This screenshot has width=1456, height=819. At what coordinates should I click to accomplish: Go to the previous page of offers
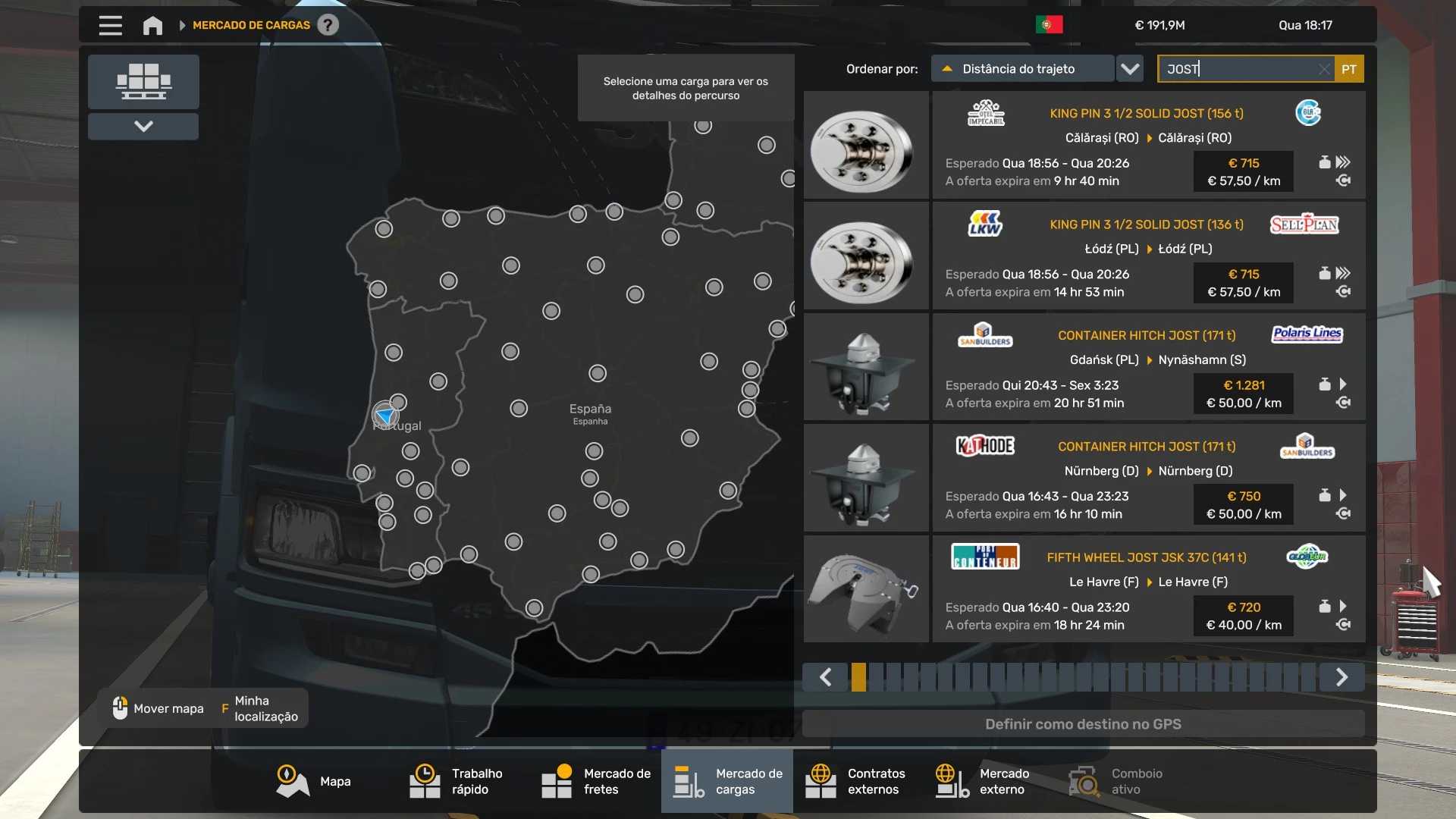pyautogui.click(x=825, y=676)
